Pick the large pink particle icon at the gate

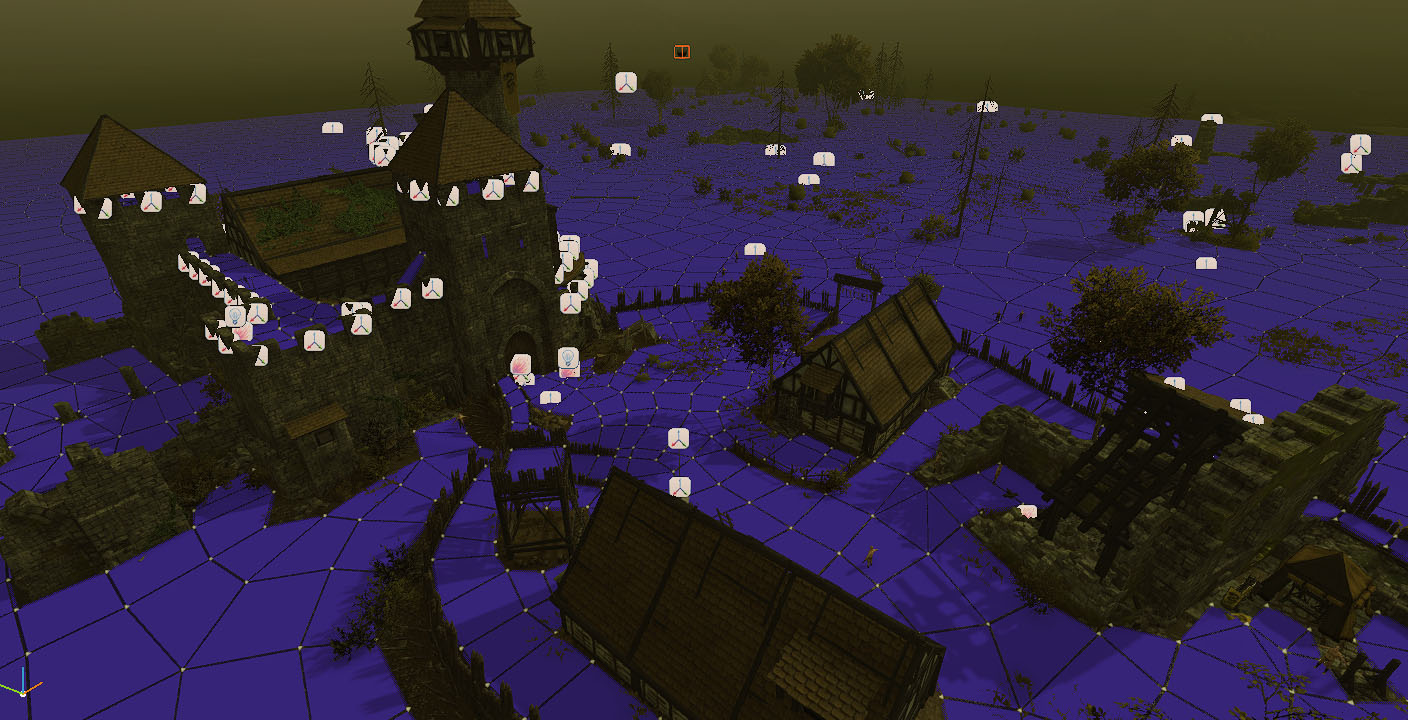(x=520, y=365)
